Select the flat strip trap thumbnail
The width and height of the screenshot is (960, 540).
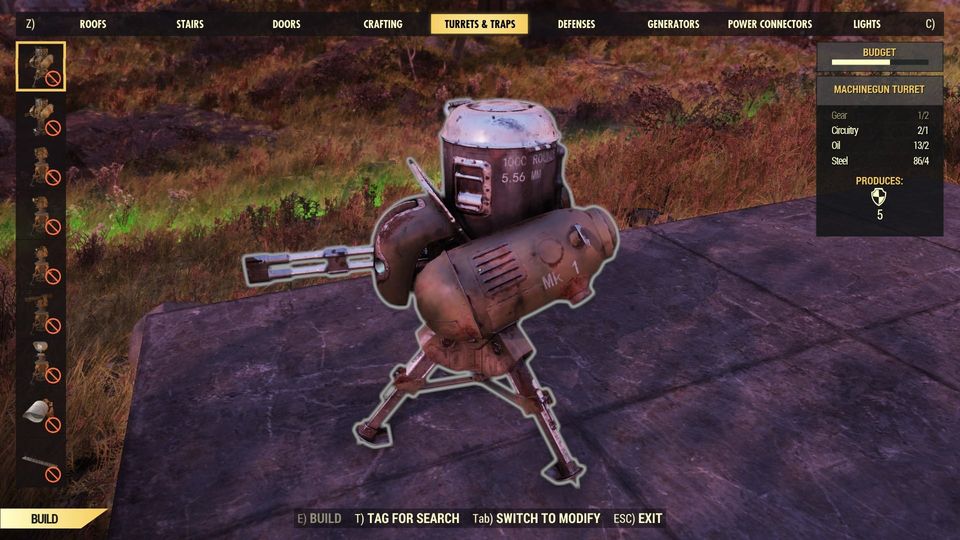click(x=41, y=461)
